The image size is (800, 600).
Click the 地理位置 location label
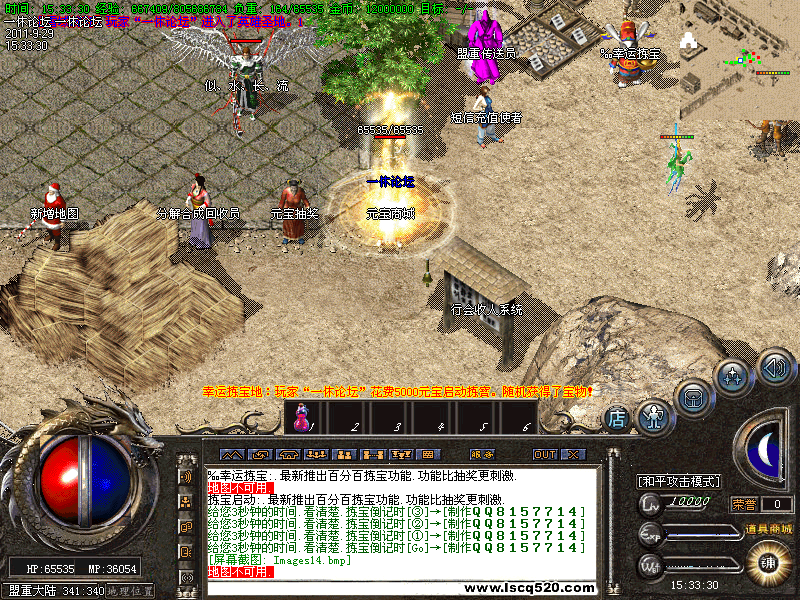click(x=131, y=591)
